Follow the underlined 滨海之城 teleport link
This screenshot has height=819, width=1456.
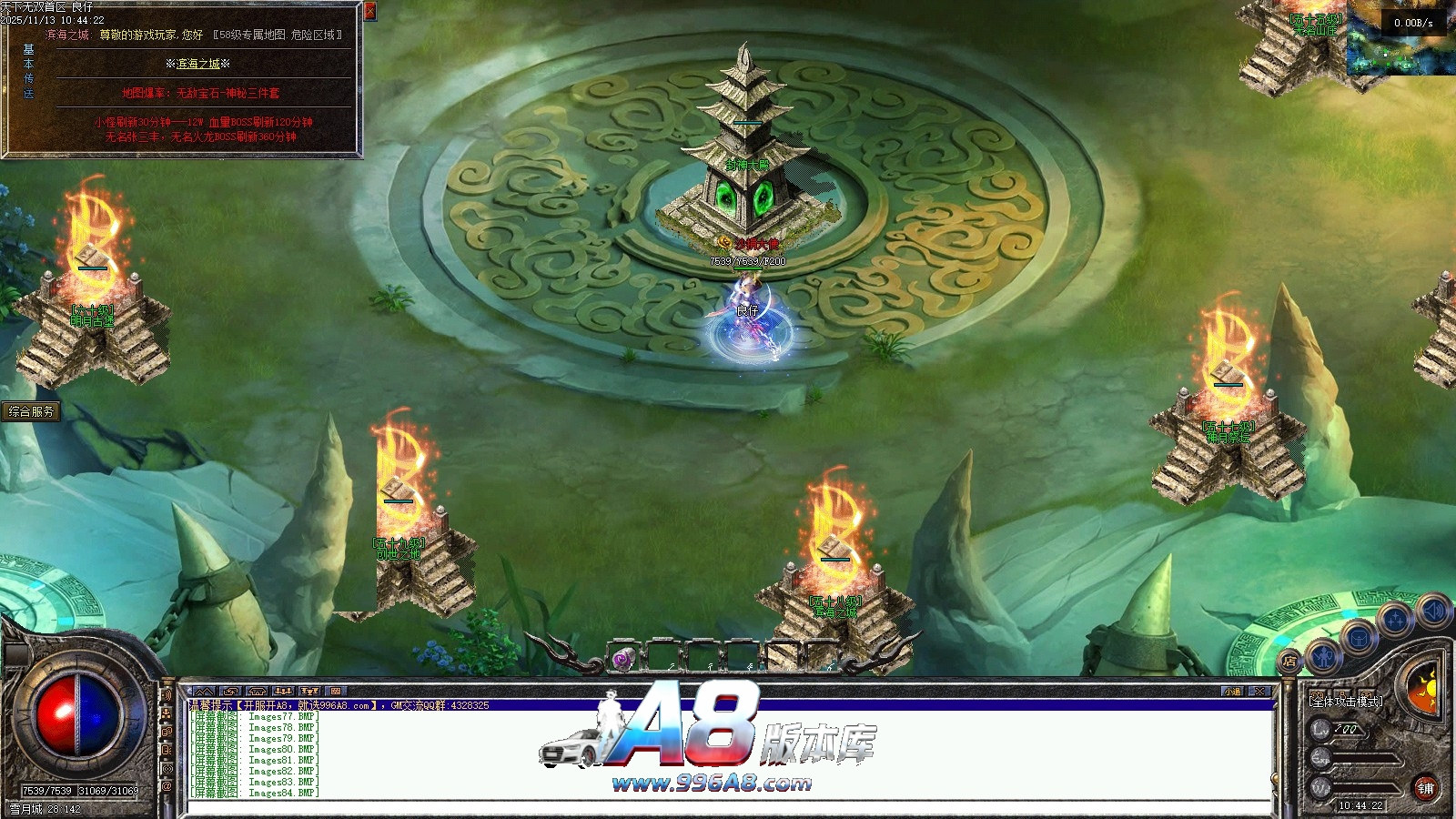[x=198, y=64]
